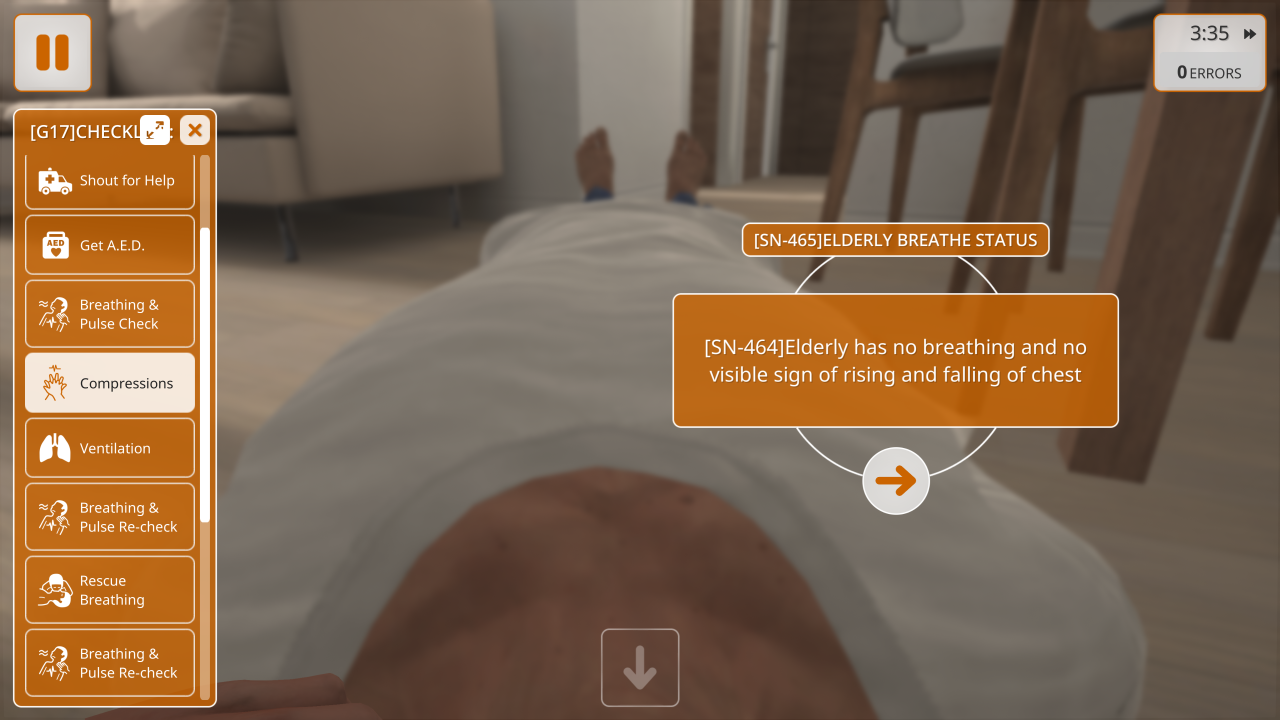The image size is (1280, 720).
Task: Choose the Rescue Breathing step
Action: 110,590
